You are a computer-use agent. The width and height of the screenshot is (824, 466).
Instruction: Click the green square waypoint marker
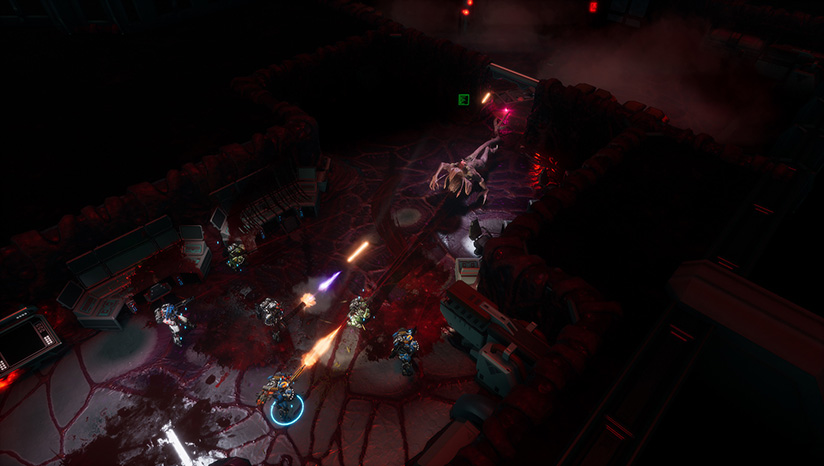463,99
